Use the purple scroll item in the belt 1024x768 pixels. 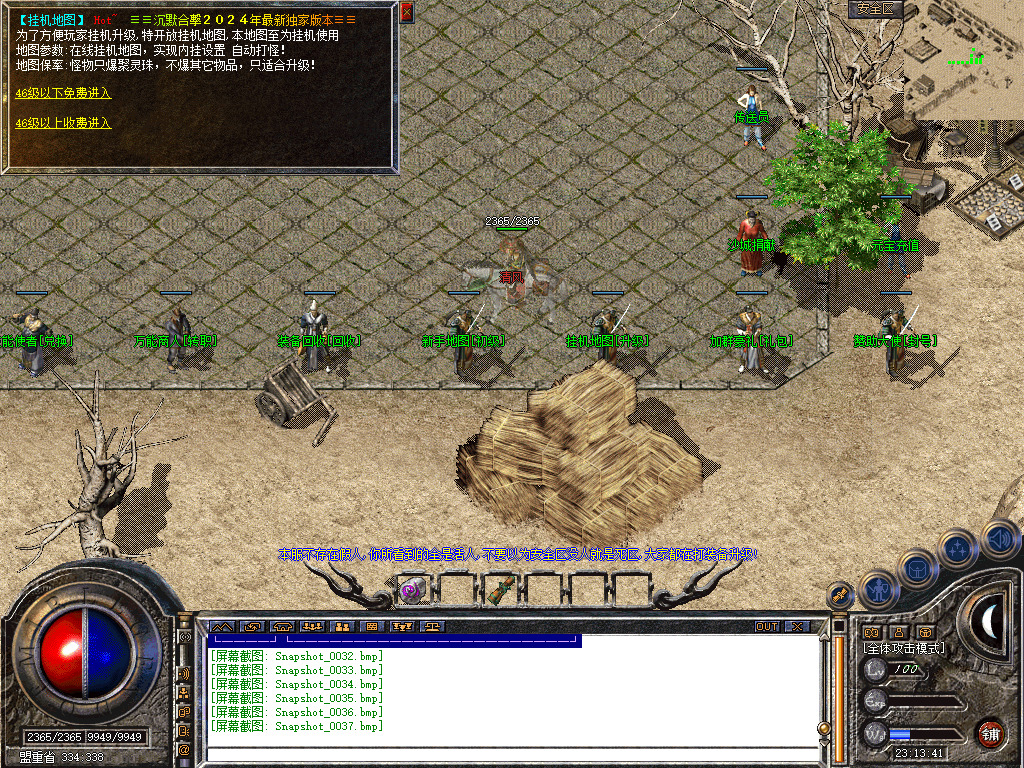(410, 591)
